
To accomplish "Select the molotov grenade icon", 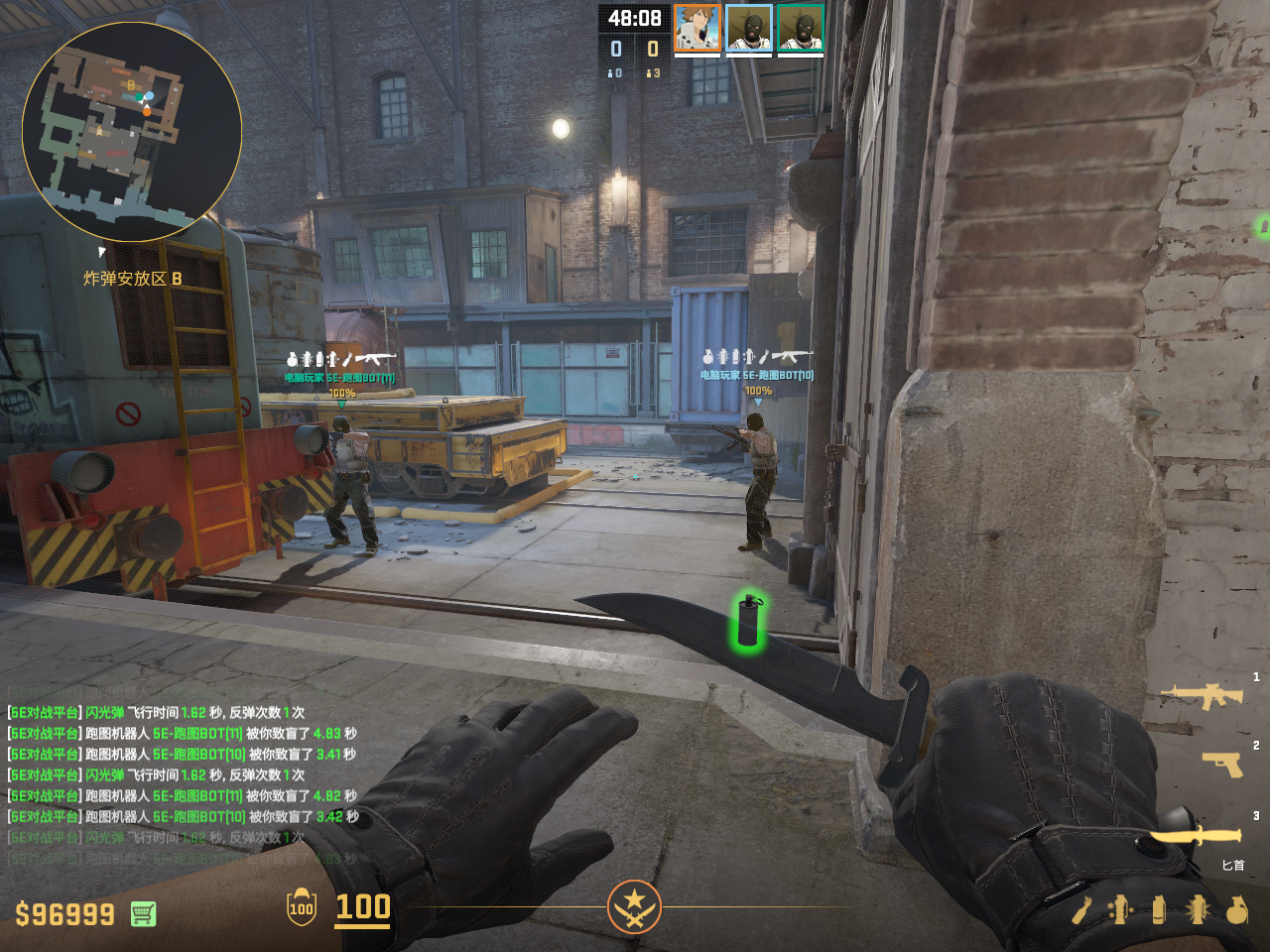I will [1082, 909].
